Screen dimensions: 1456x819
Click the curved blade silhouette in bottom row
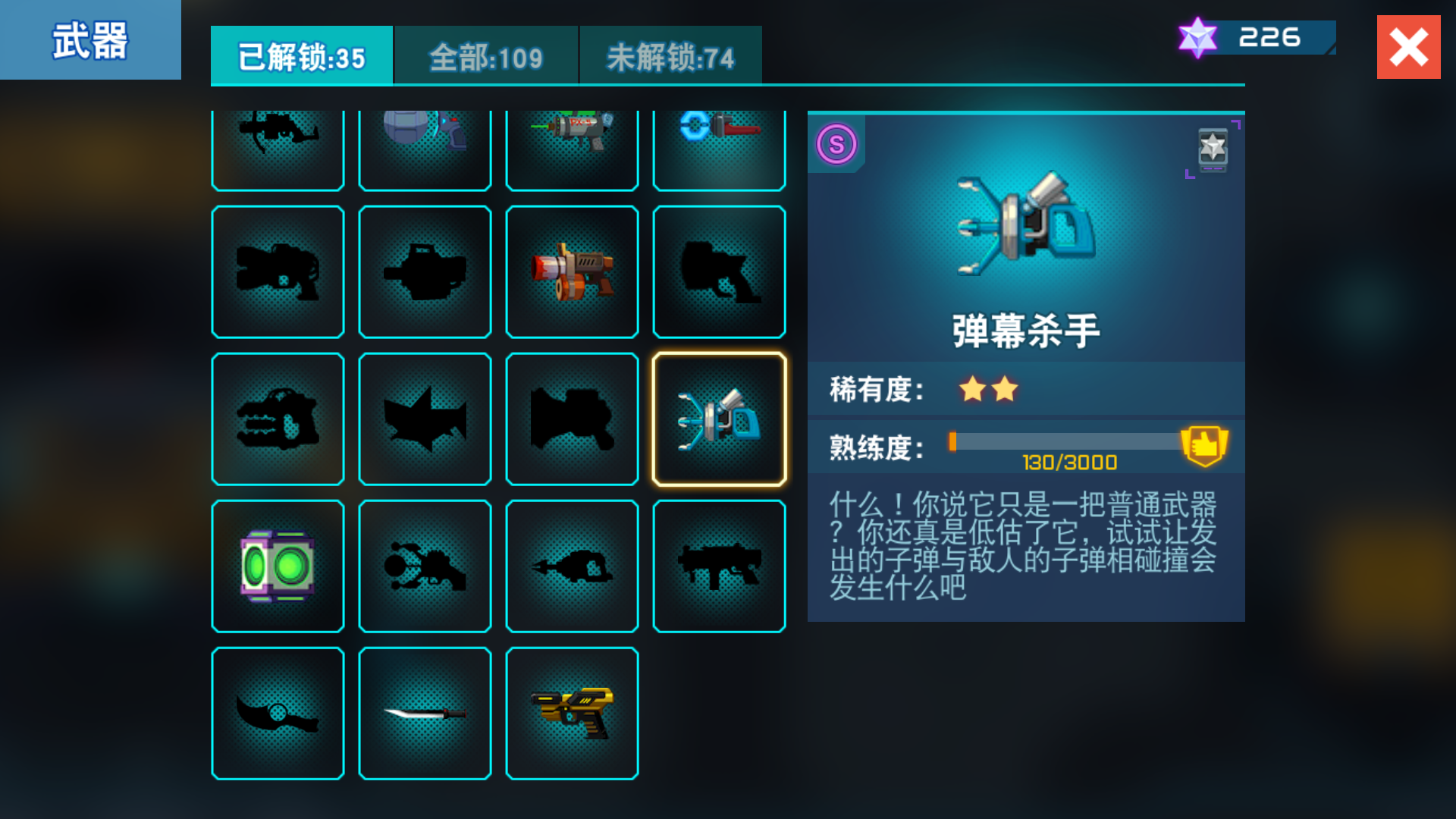(x=278, y=712)
